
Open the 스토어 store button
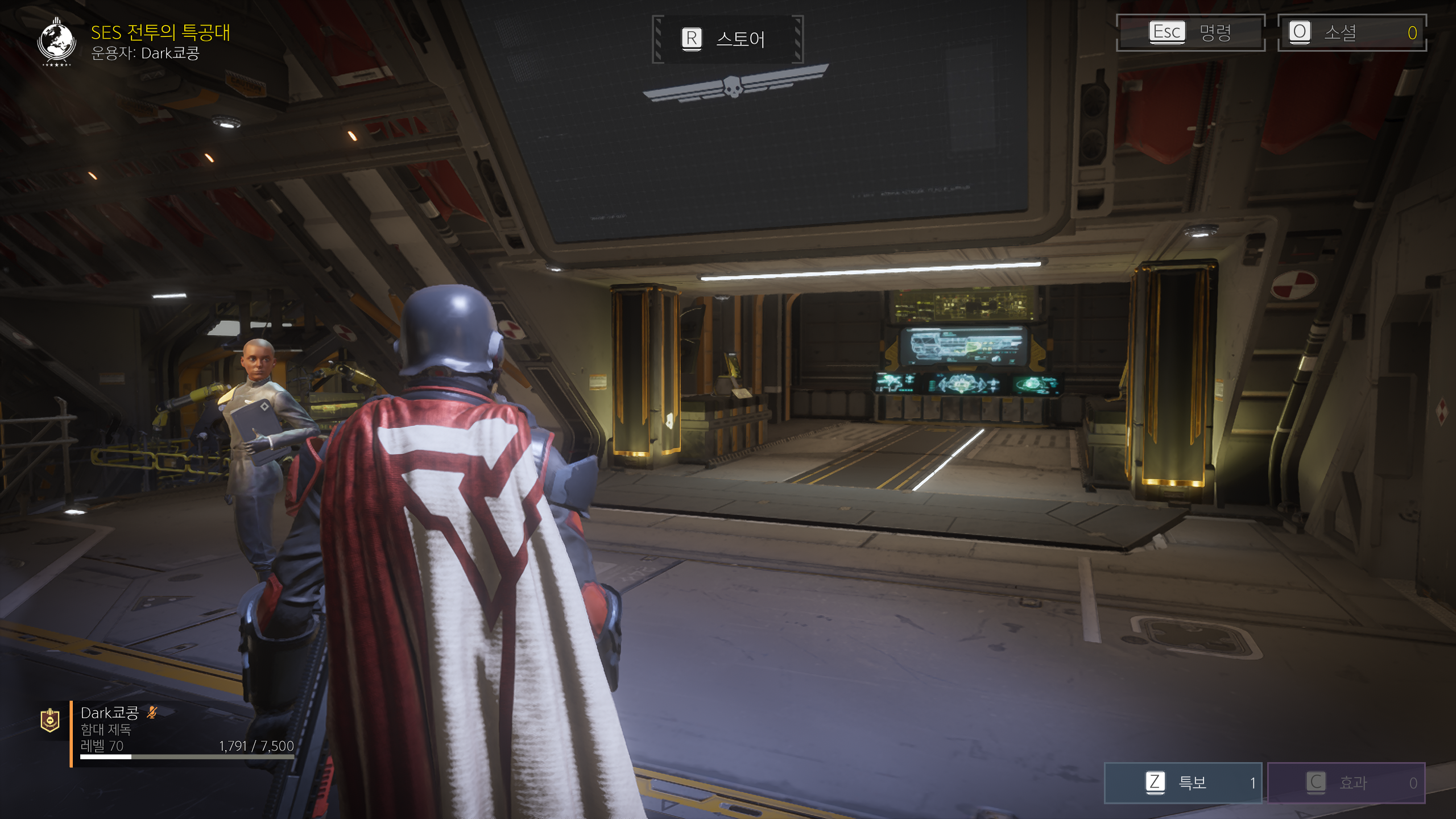(727, 39)
